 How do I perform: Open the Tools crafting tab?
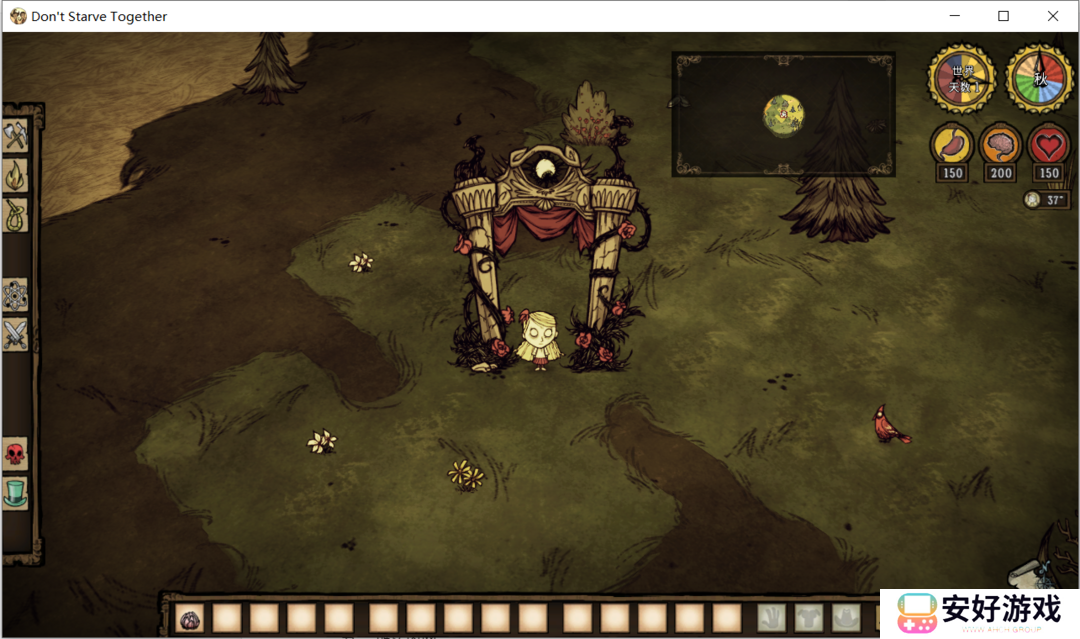pyautogui.click(x=15, y=135)
